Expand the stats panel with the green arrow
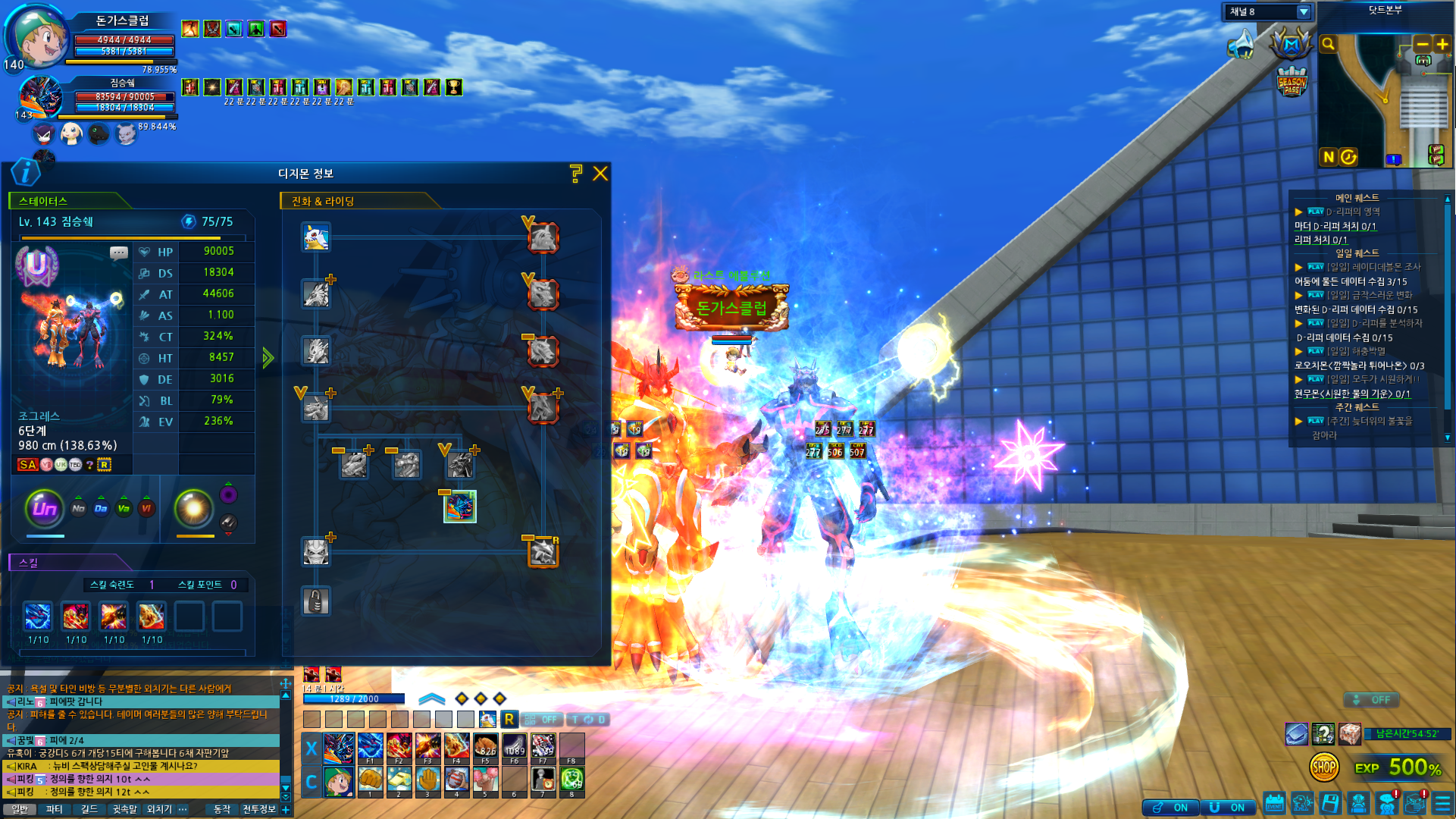The height and width of the screenshot is (819, 1456). pyautogui.click(x=268, y=358)
